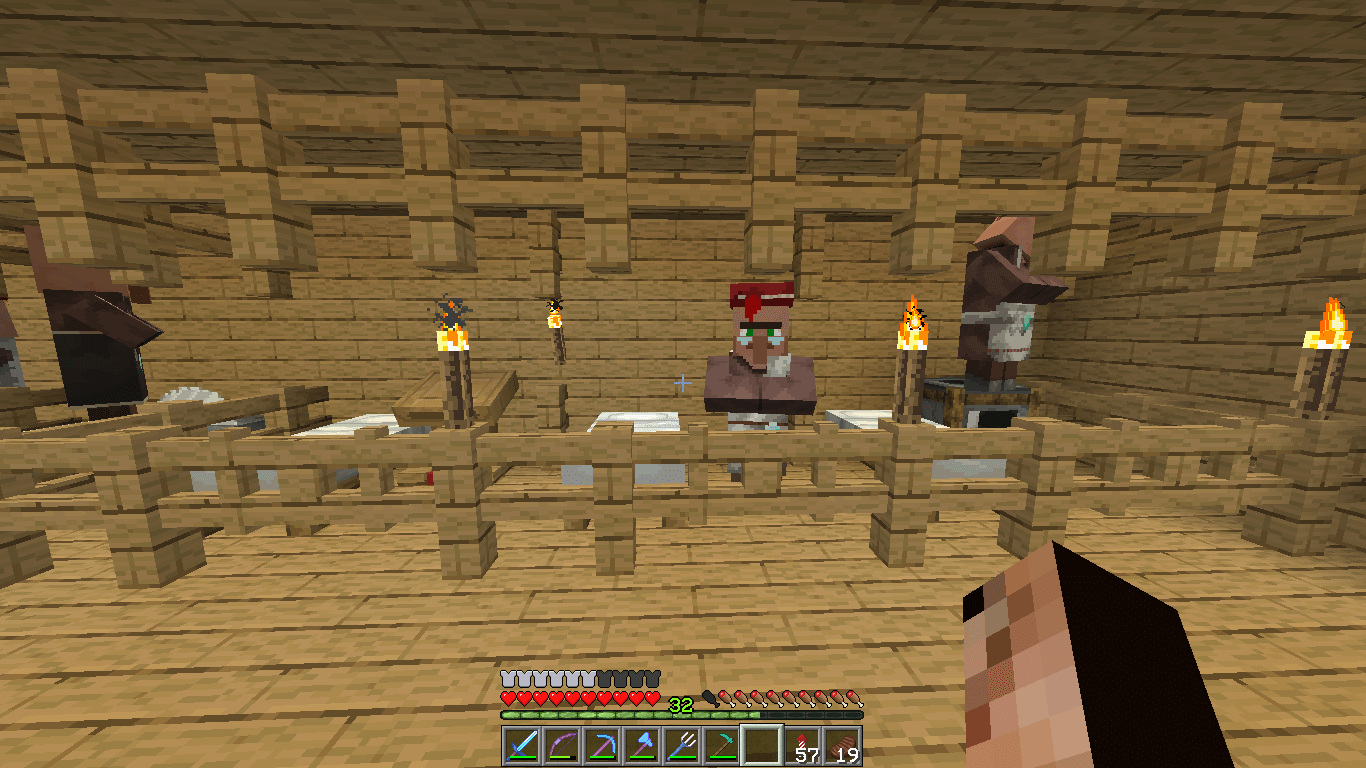
Task: Click the crosshair at screen center
Action: (x=683, y=382)
